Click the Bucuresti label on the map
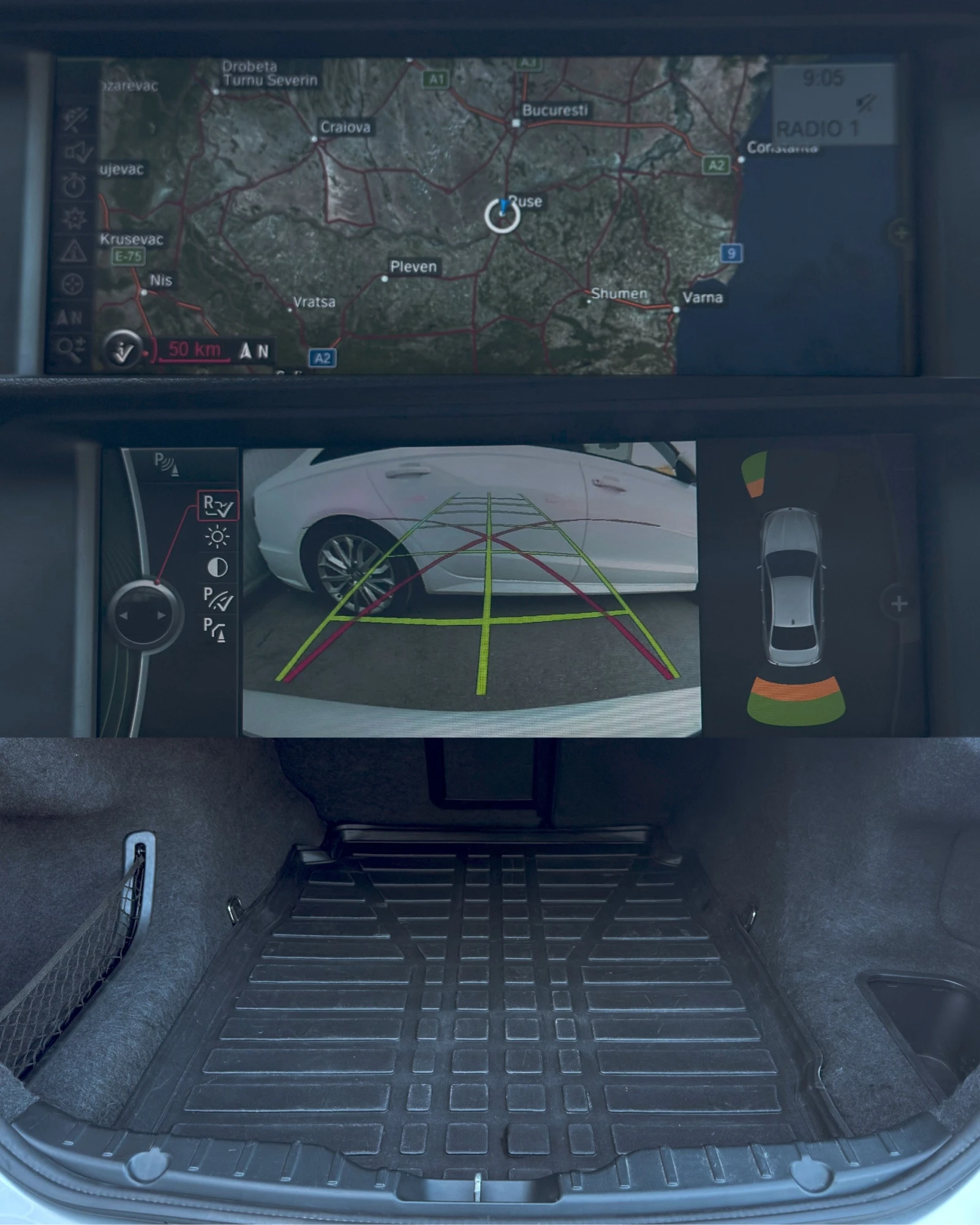980x1225 pixels. pyautogui.click(x=554, y=110)
